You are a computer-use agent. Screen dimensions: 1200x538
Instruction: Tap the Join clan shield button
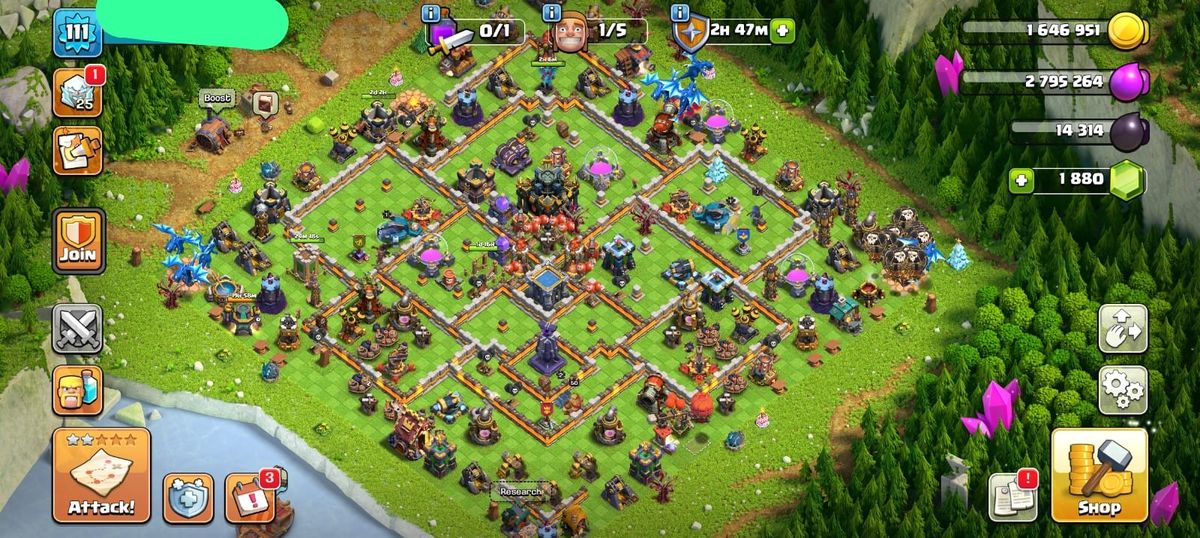click(x=78, y=241)
